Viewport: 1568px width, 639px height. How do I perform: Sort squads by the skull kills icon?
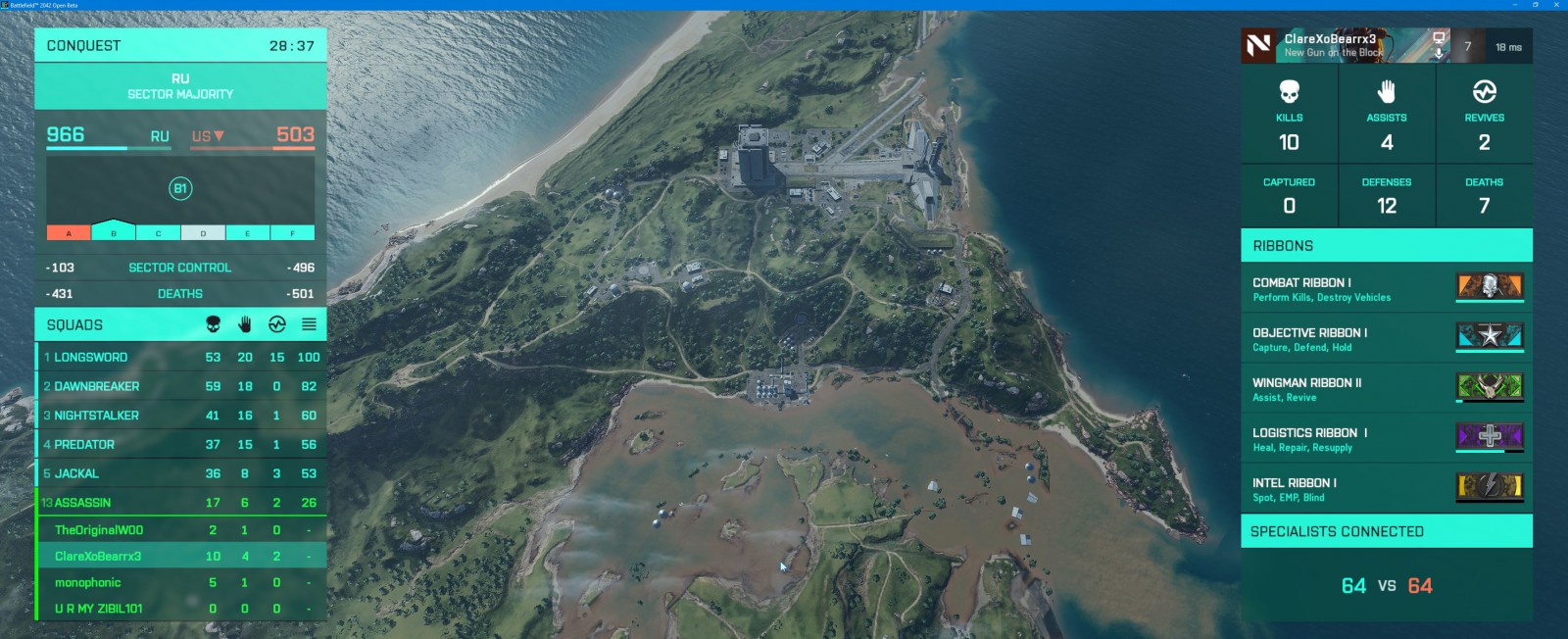[213, 324]
